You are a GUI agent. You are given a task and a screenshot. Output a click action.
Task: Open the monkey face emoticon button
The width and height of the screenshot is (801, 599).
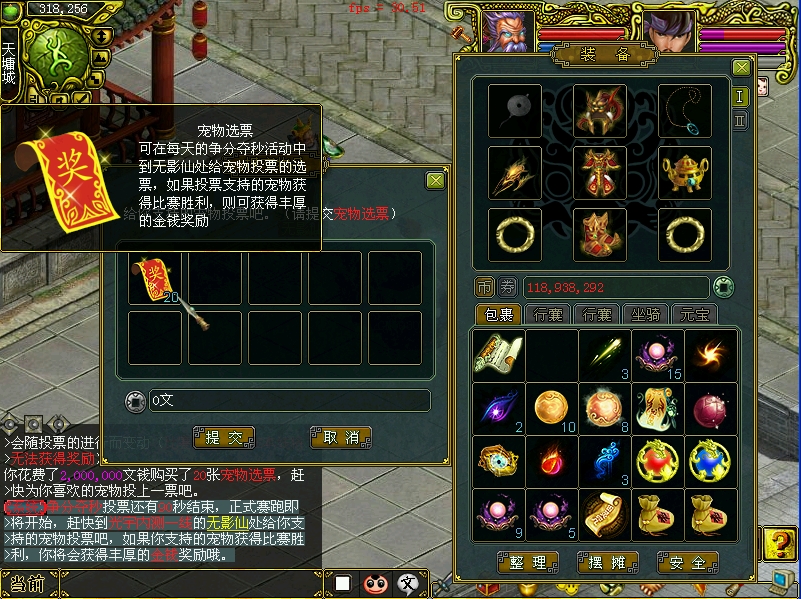tap(375, 583)
